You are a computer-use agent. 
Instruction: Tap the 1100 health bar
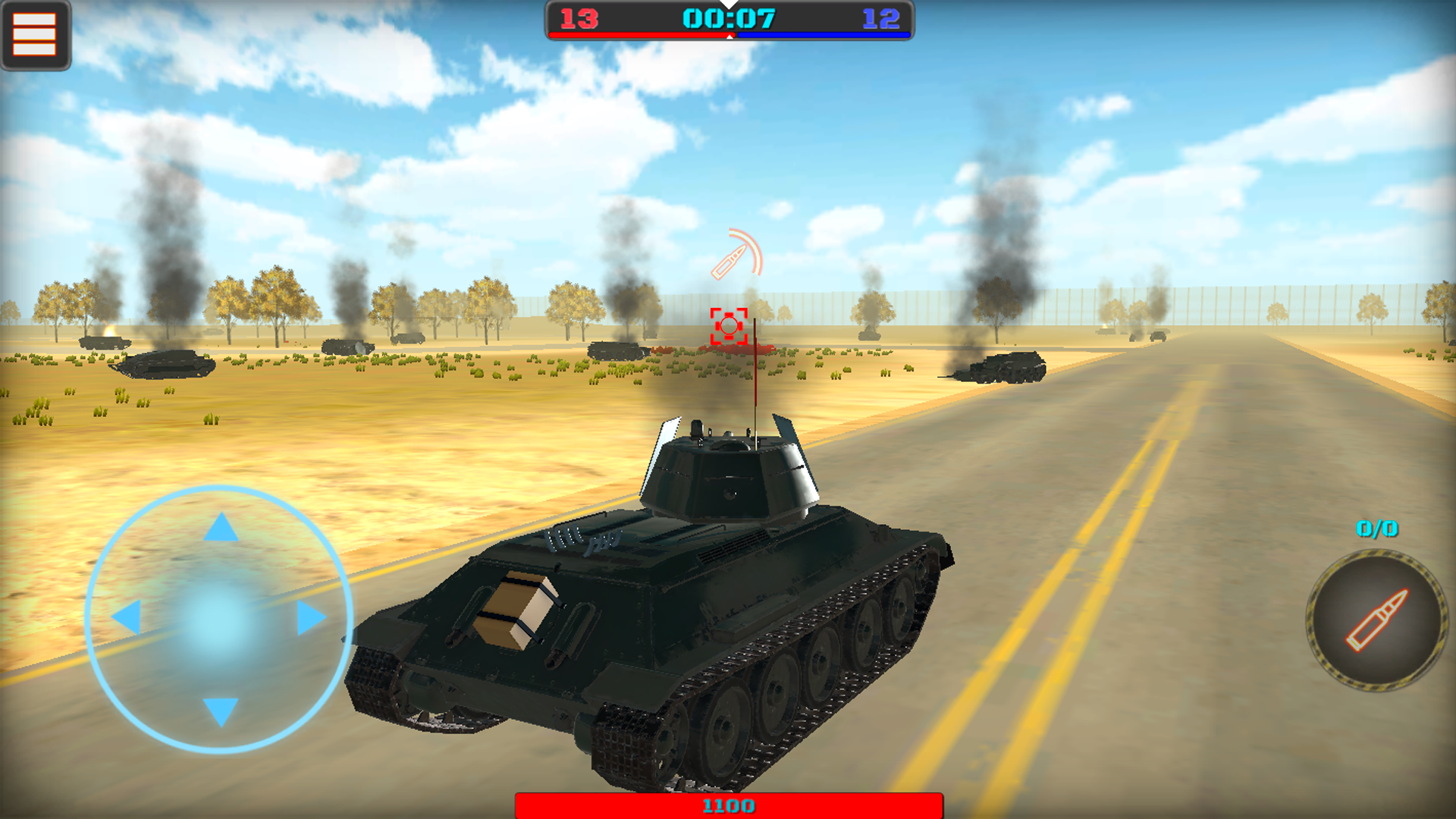coord(728,806)
